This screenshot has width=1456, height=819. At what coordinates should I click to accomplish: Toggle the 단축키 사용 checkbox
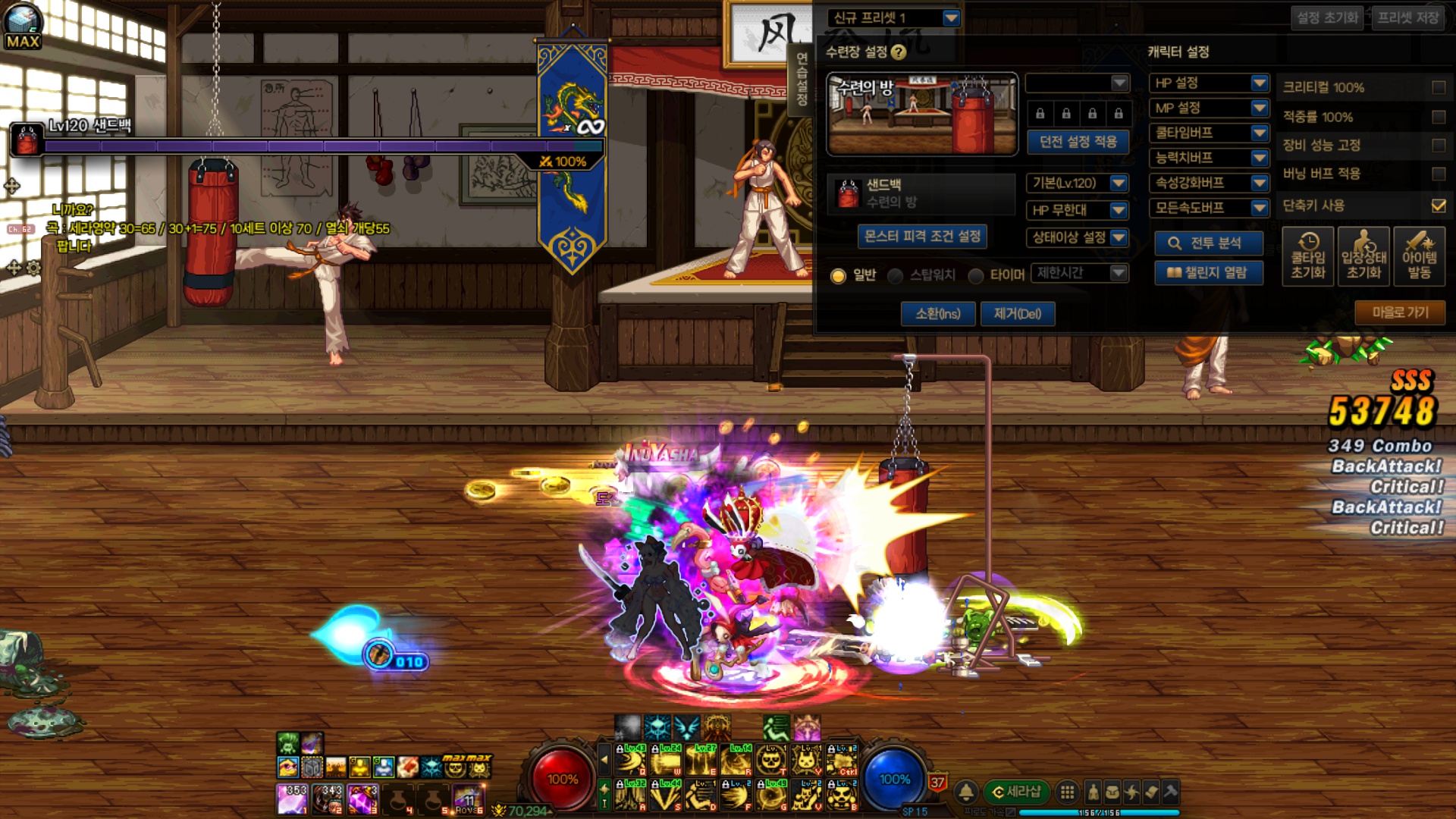click(x=1438, y=206)
